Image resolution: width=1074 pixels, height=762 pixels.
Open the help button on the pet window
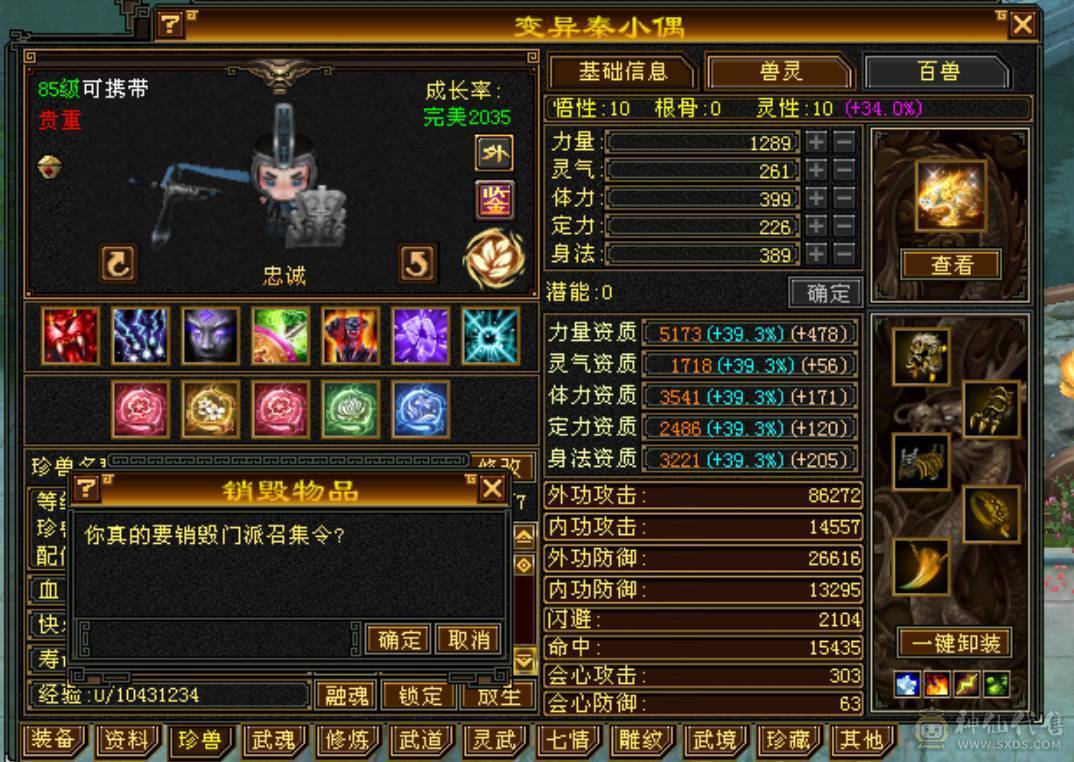172,24
